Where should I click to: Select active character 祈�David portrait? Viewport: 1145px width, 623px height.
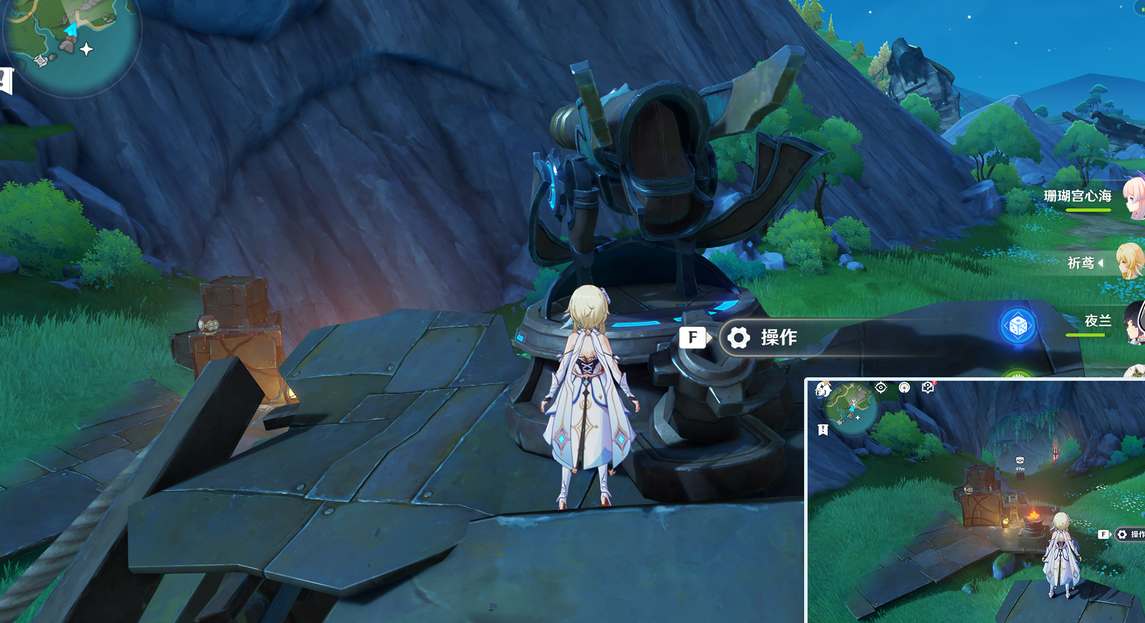[1130, 260]
